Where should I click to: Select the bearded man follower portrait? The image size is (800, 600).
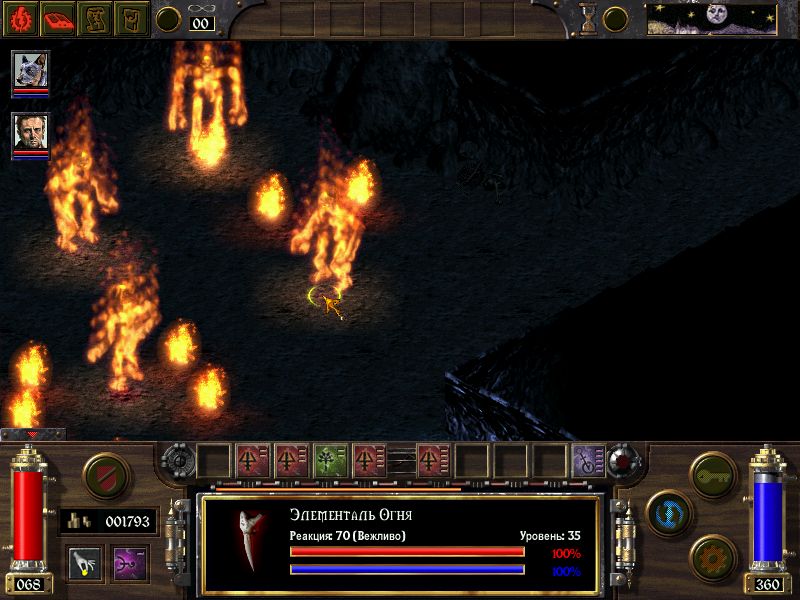(x=30, y=134)
